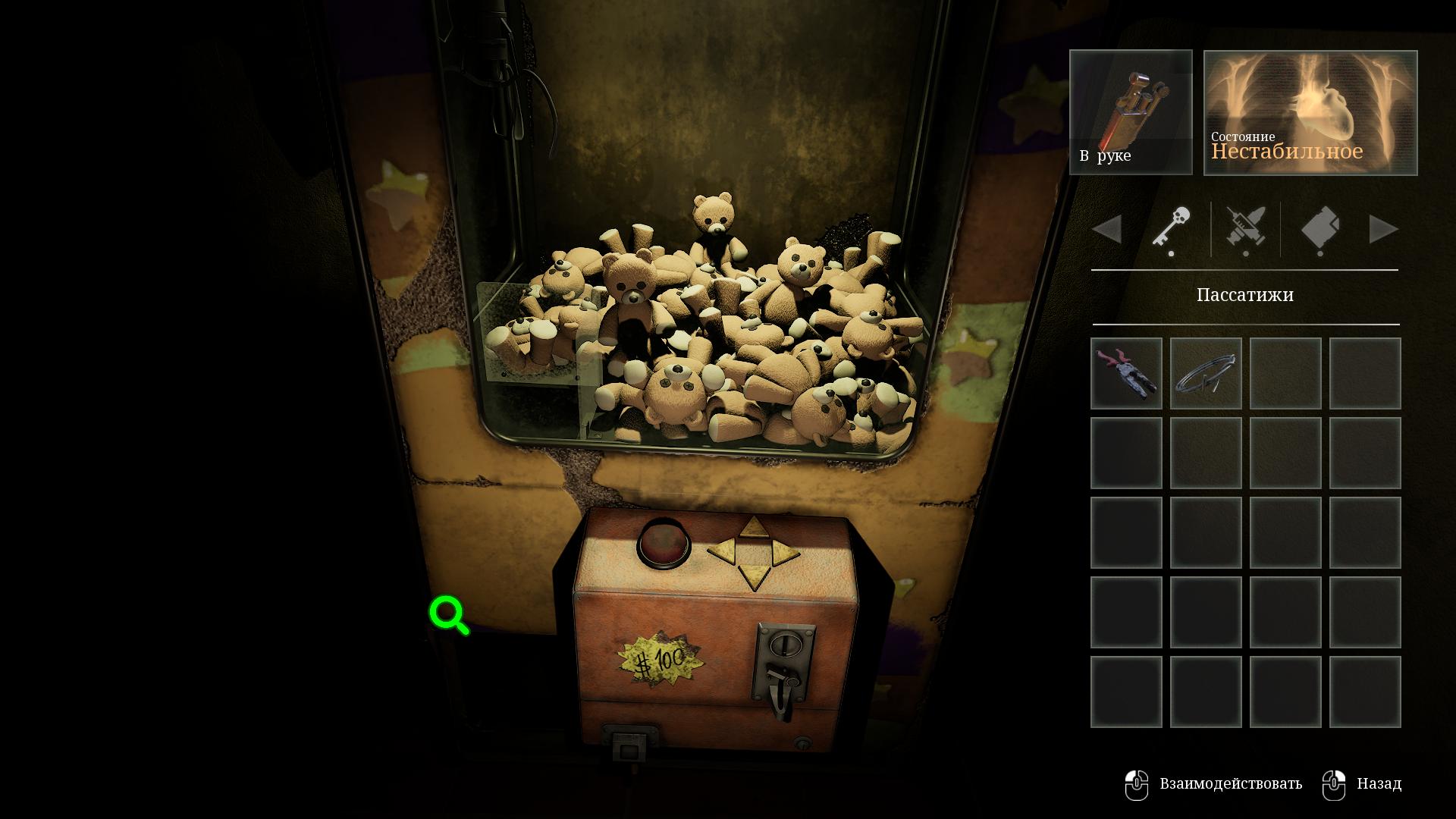Select the pliers in the inventory
Viewport: 1456px width, 819px height.
click(1126, 373)
